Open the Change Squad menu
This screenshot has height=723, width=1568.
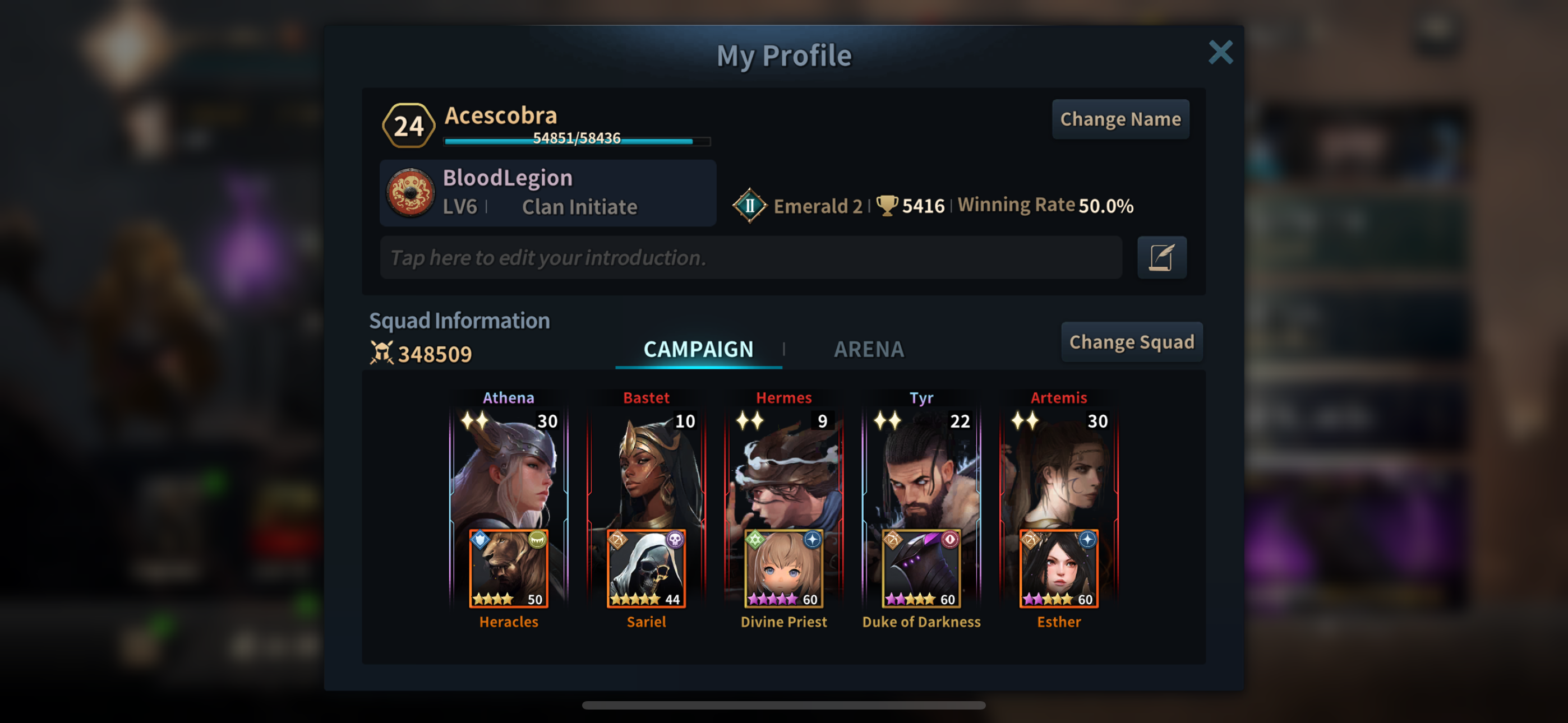point(1131,342)
